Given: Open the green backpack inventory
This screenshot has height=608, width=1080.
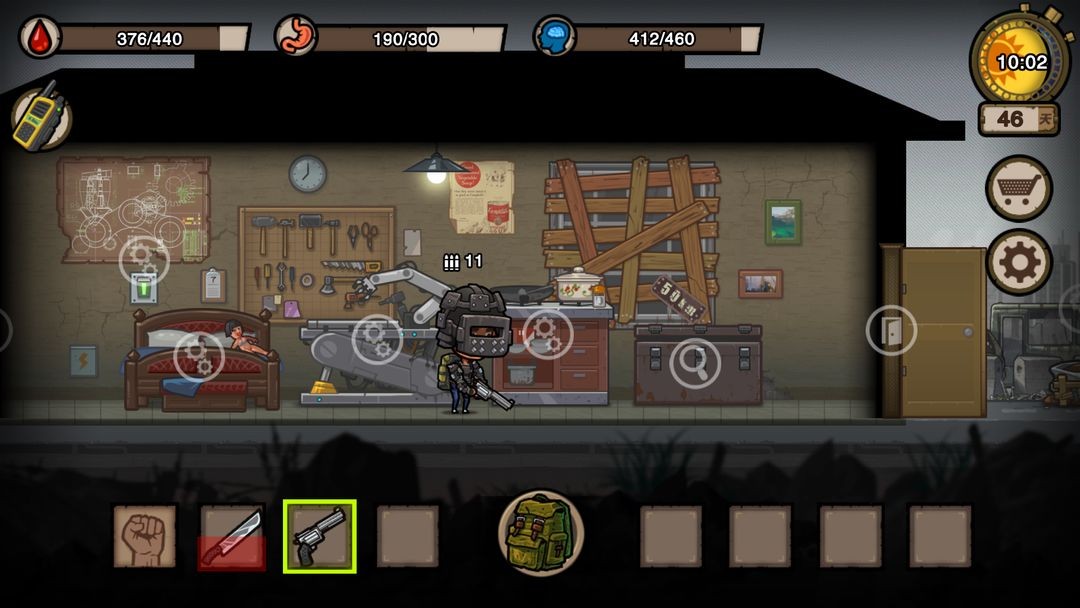Looking at the screenshot, I should click(540, 532).
